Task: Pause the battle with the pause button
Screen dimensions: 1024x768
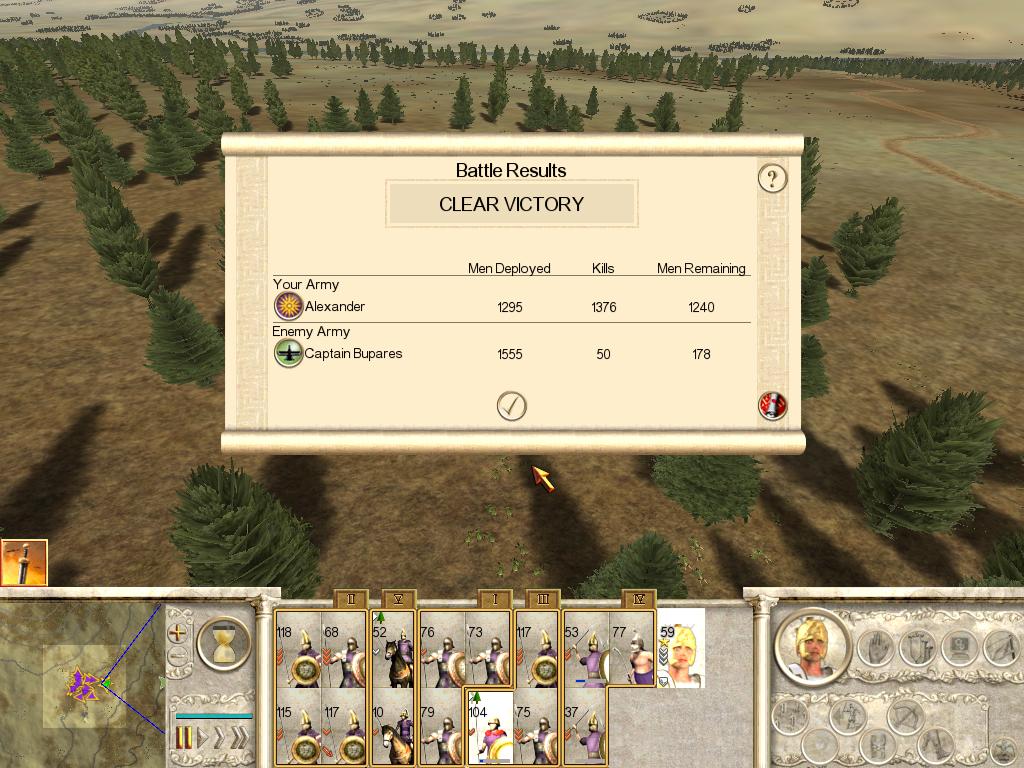Action: pyautogui.click(x=184, y=739)
